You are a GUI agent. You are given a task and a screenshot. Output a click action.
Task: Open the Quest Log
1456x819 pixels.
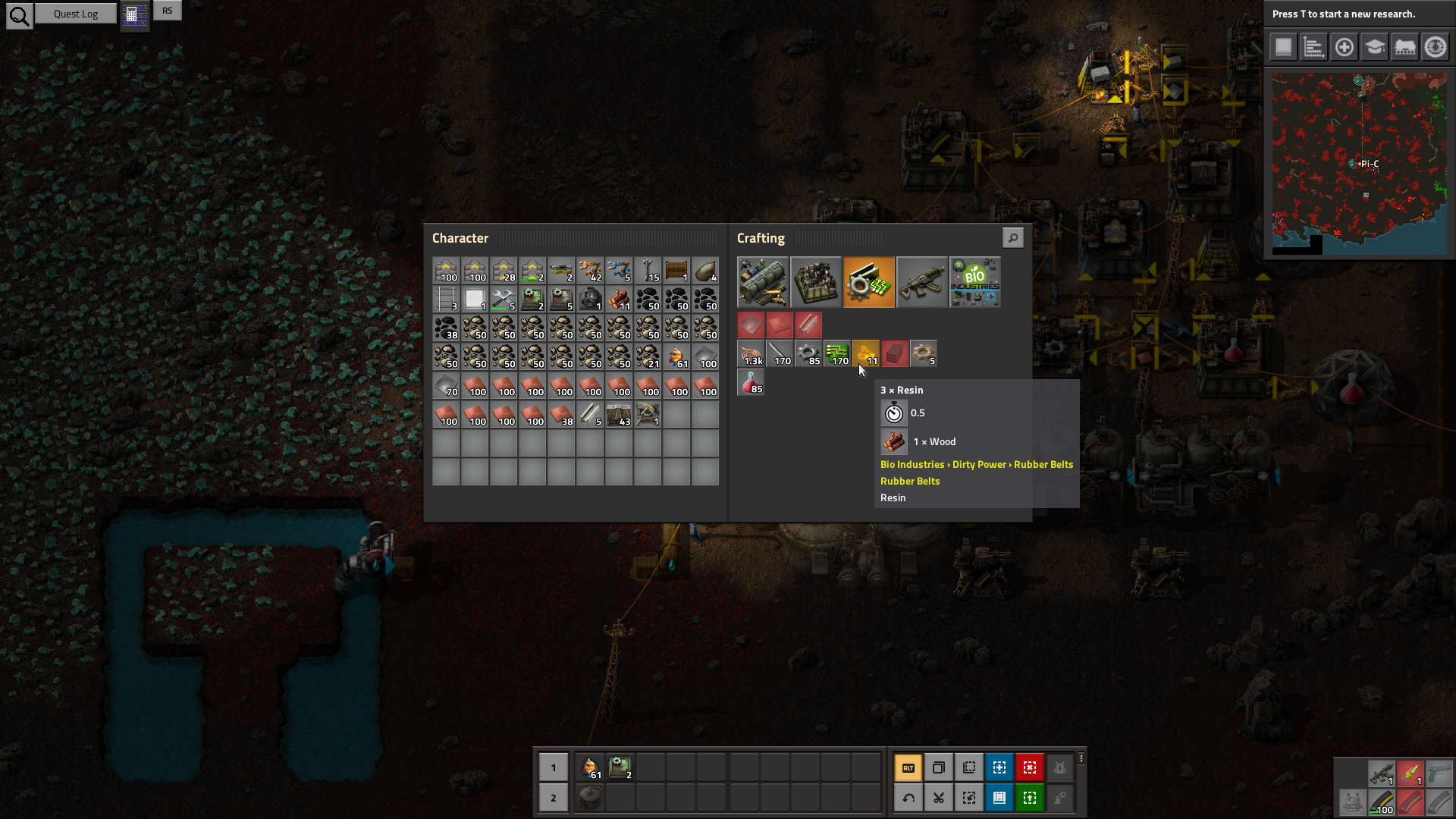[x=76, y=14]
